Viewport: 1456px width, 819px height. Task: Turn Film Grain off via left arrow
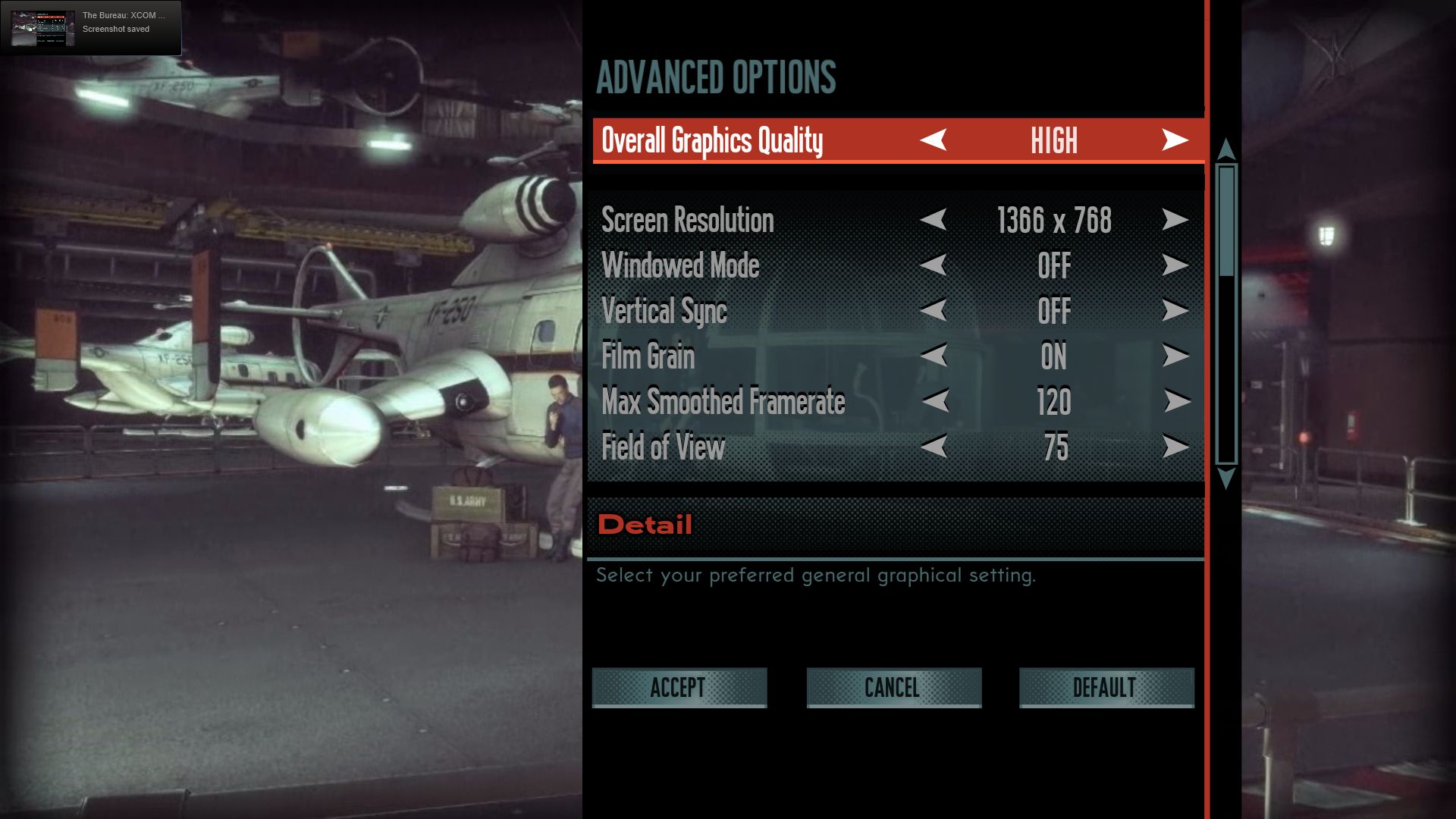(934, 356)
